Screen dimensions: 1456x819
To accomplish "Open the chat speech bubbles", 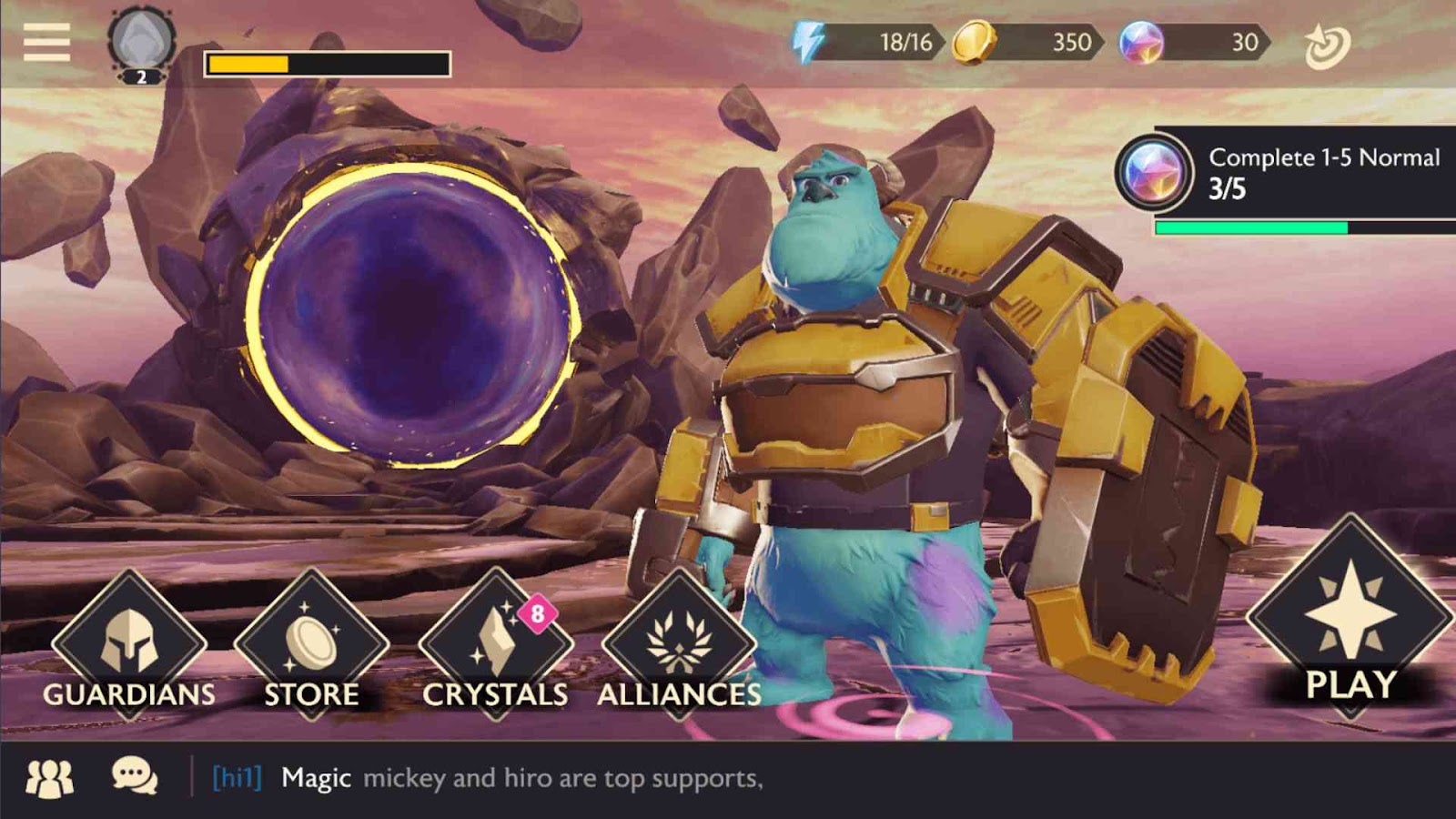I will [x=135, y=777].
